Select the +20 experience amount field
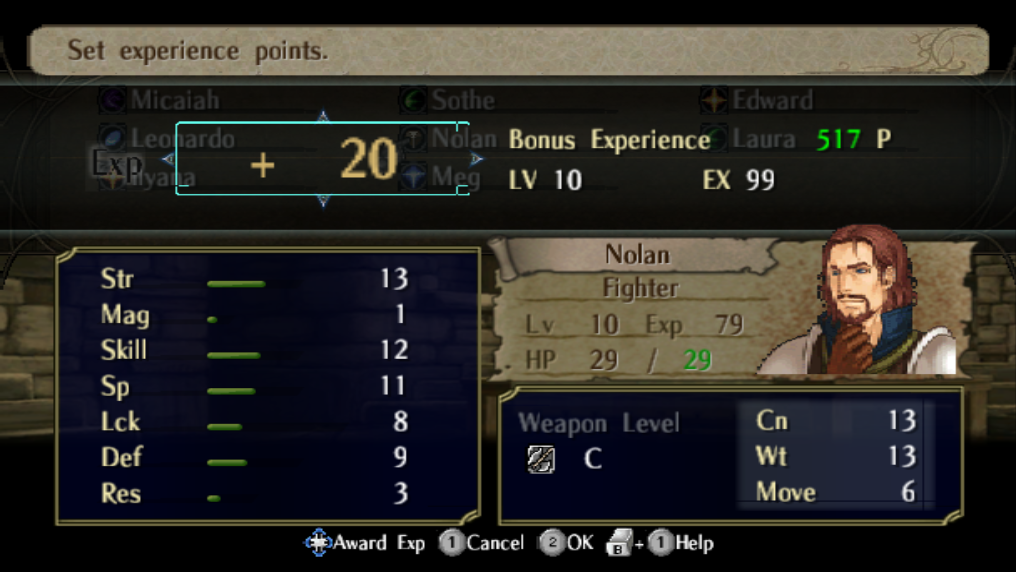 pos(322,159)
